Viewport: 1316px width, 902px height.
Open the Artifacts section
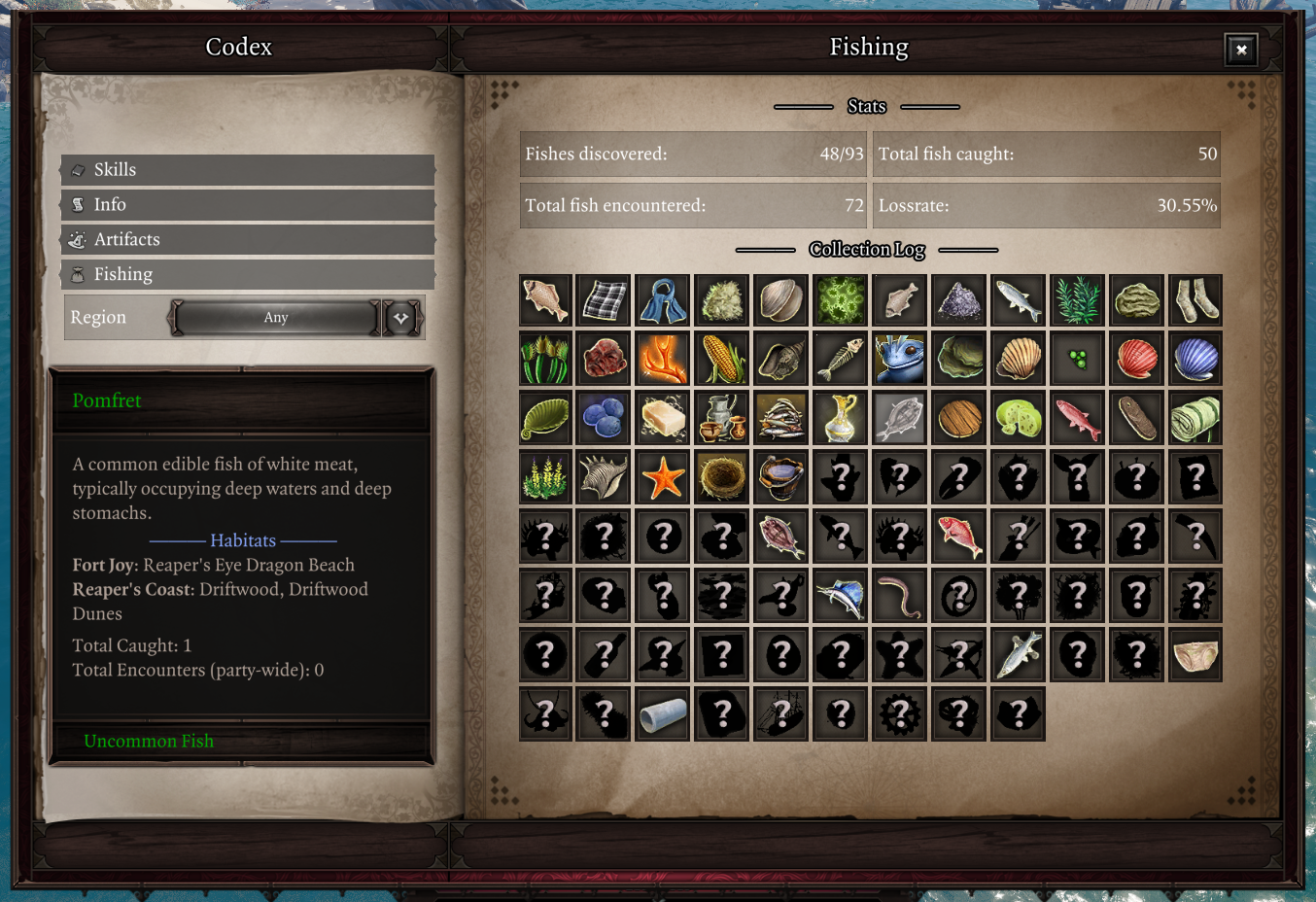click(x=247, y=239)
